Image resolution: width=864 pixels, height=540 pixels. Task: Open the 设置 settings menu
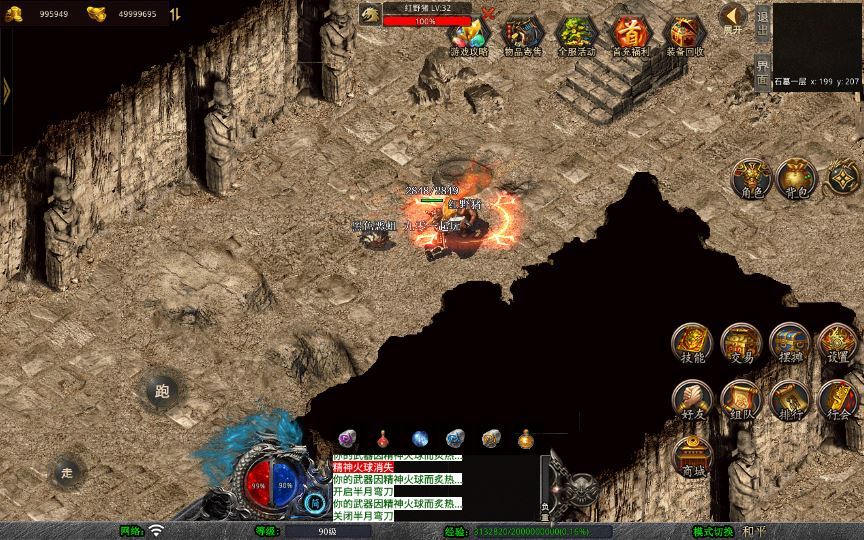coord(838,343)
